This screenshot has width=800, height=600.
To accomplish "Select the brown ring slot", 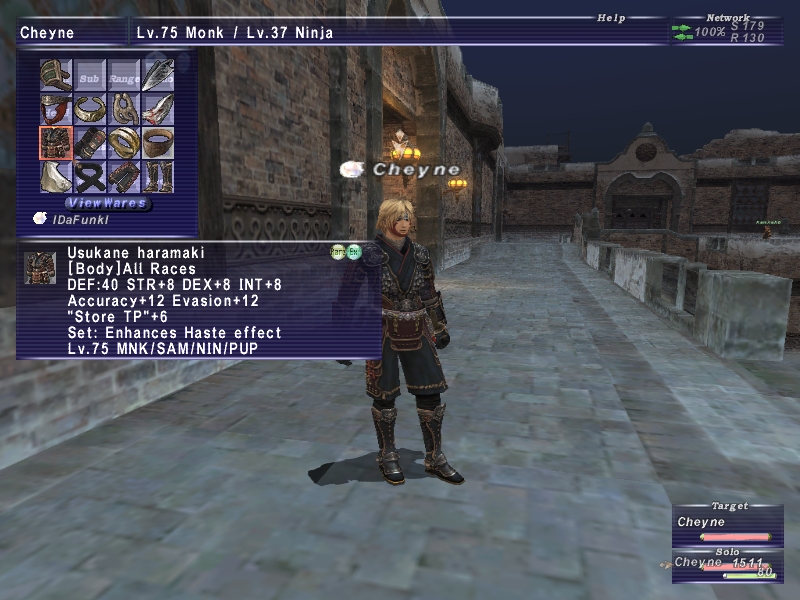I will point(158,143).
